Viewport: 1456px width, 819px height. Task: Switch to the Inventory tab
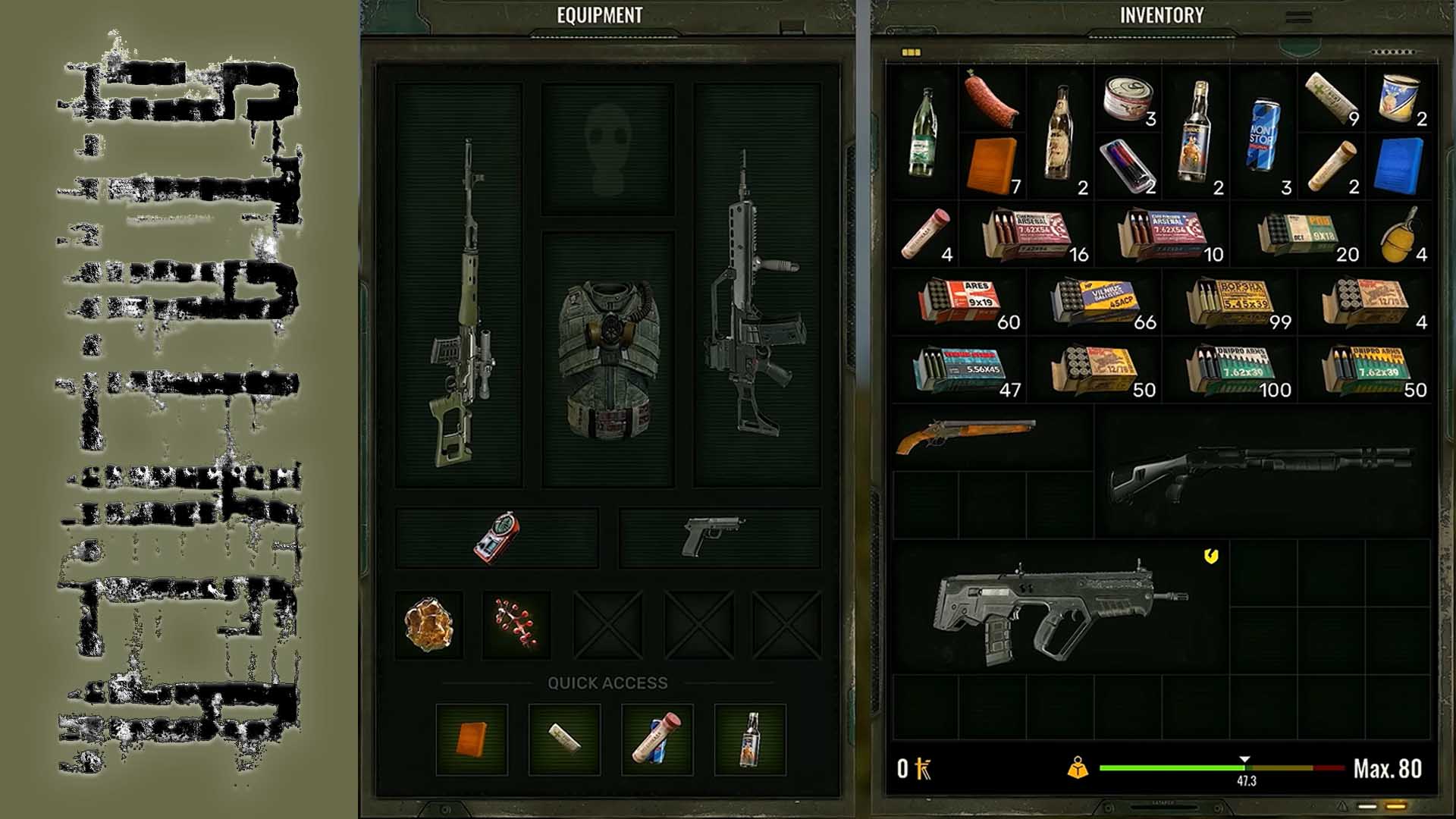pyautogui.click(x=1161, y=13)
